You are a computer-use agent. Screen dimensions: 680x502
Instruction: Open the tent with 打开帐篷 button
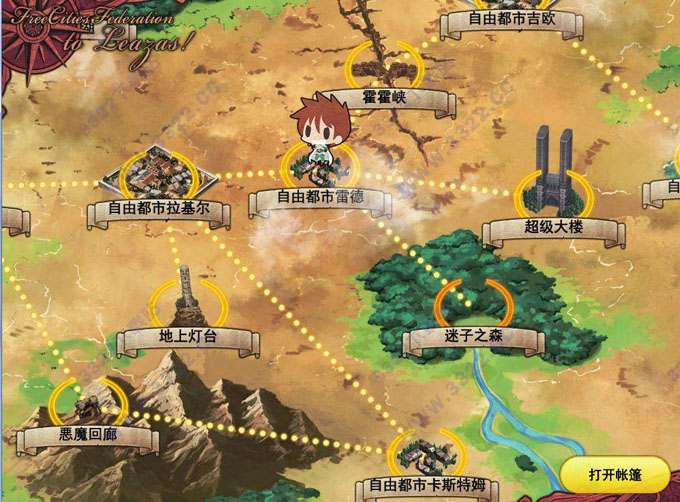(x=615, y=473)
